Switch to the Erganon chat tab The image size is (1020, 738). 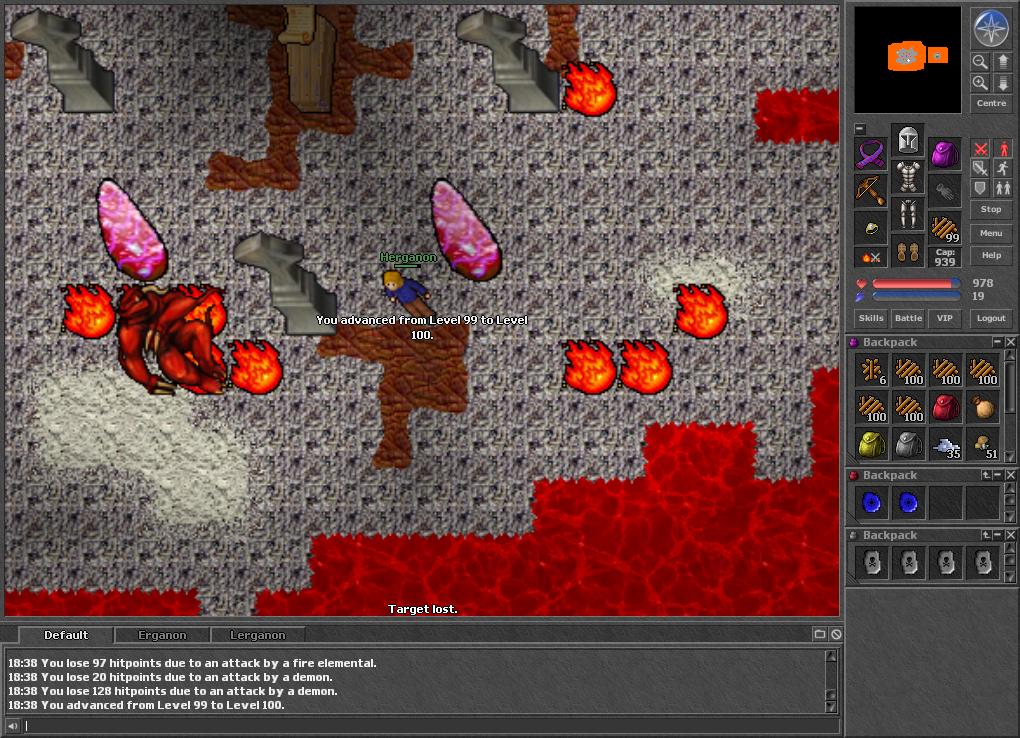click(x=162, y=635)
